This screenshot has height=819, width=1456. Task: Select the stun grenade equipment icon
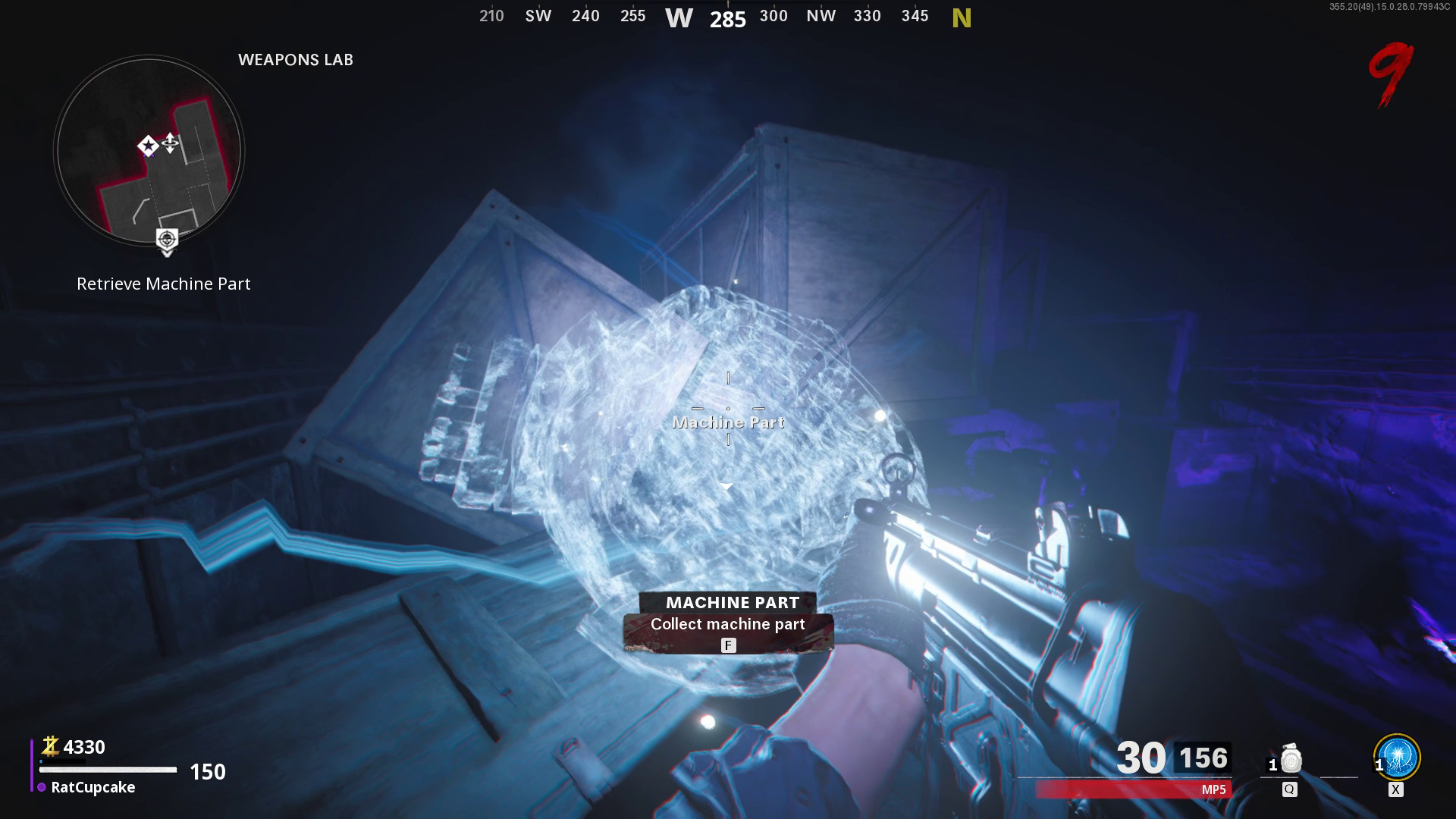1290,758
